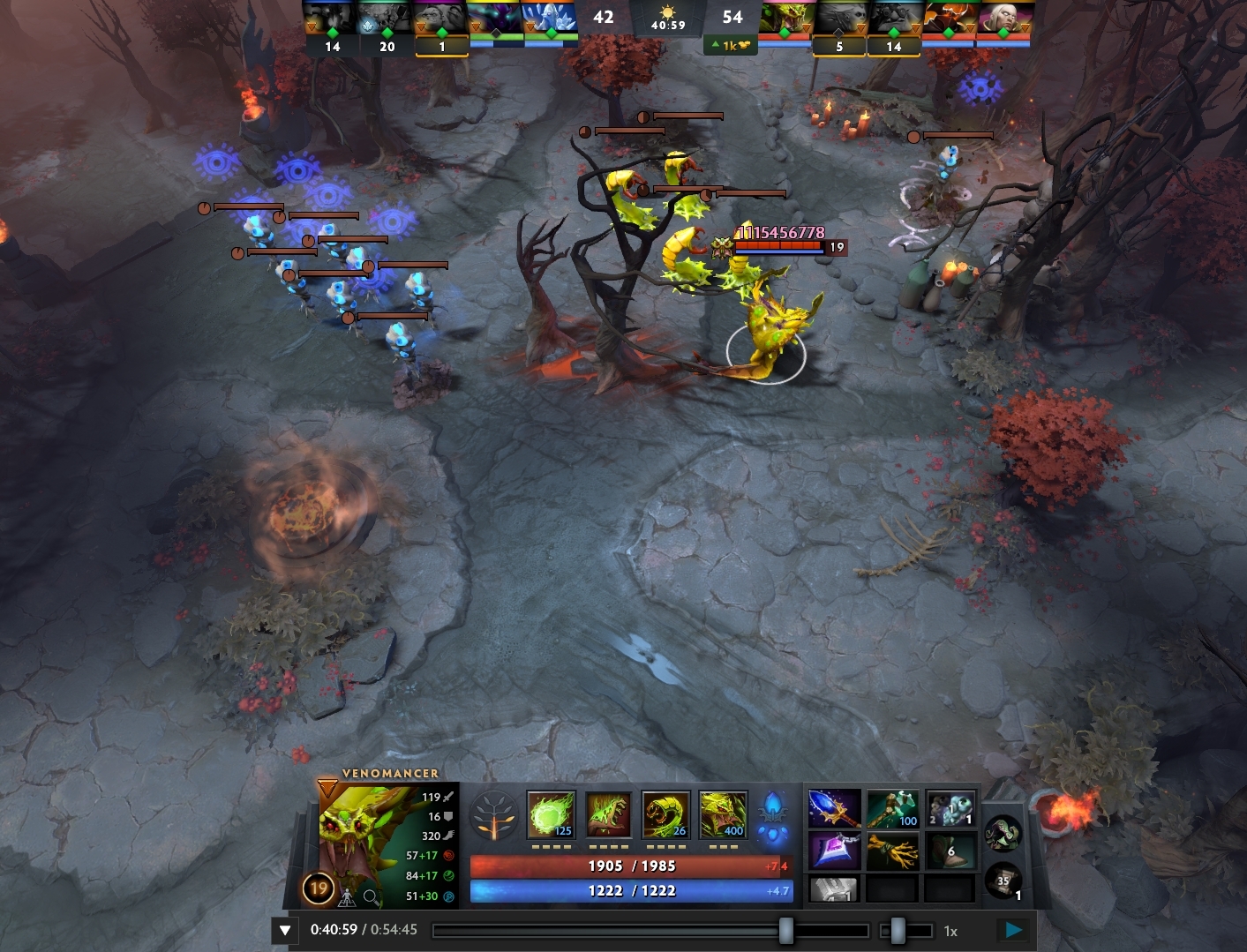Viewport: 1247px width, 952px height.
Task: Activate the Hand of Midas item
Action: pyautogui.click(x=892, y=851)
